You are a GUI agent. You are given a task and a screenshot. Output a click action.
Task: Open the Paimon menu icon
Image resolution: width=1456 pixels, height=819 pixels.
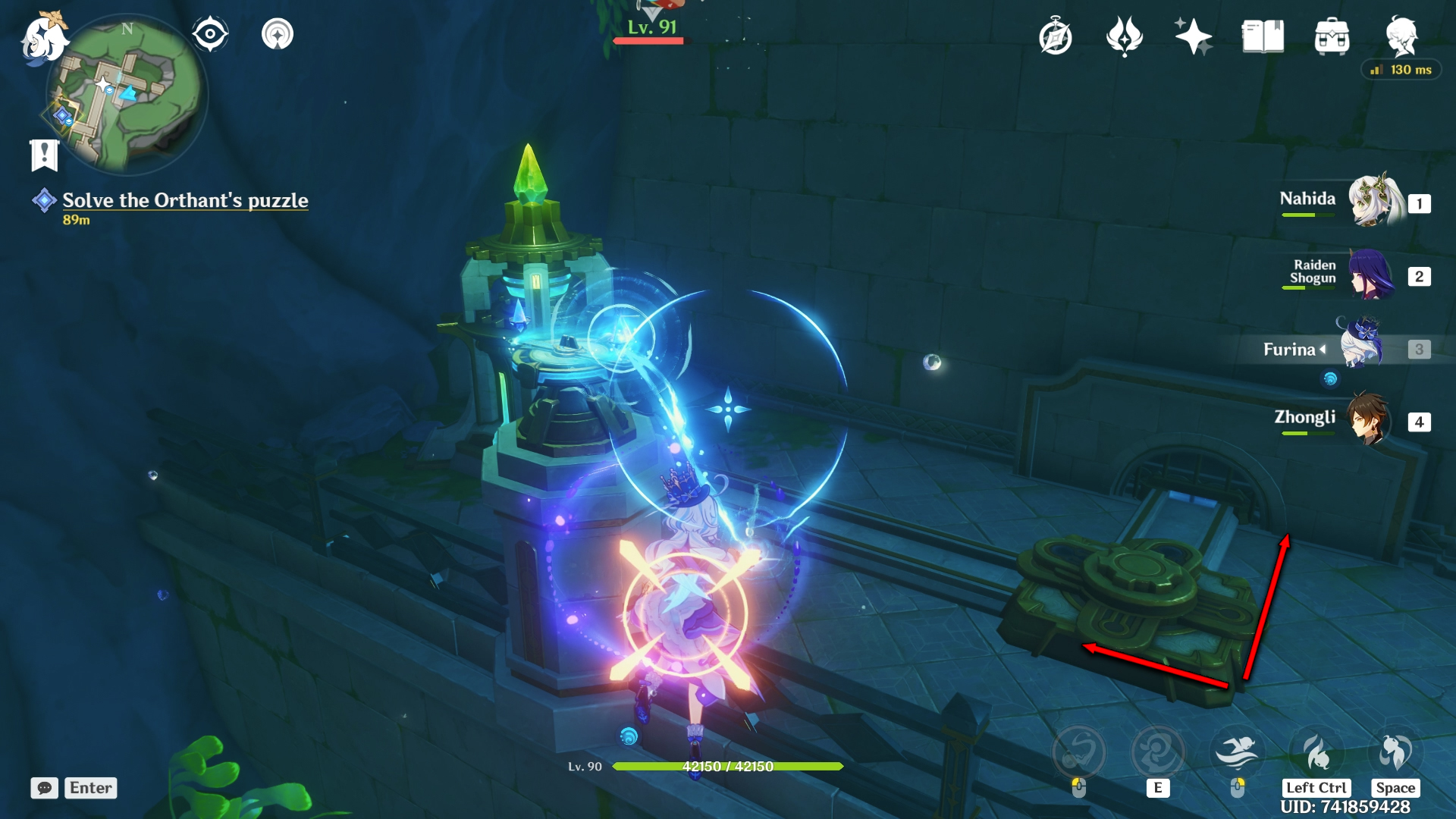coord(43,39)
